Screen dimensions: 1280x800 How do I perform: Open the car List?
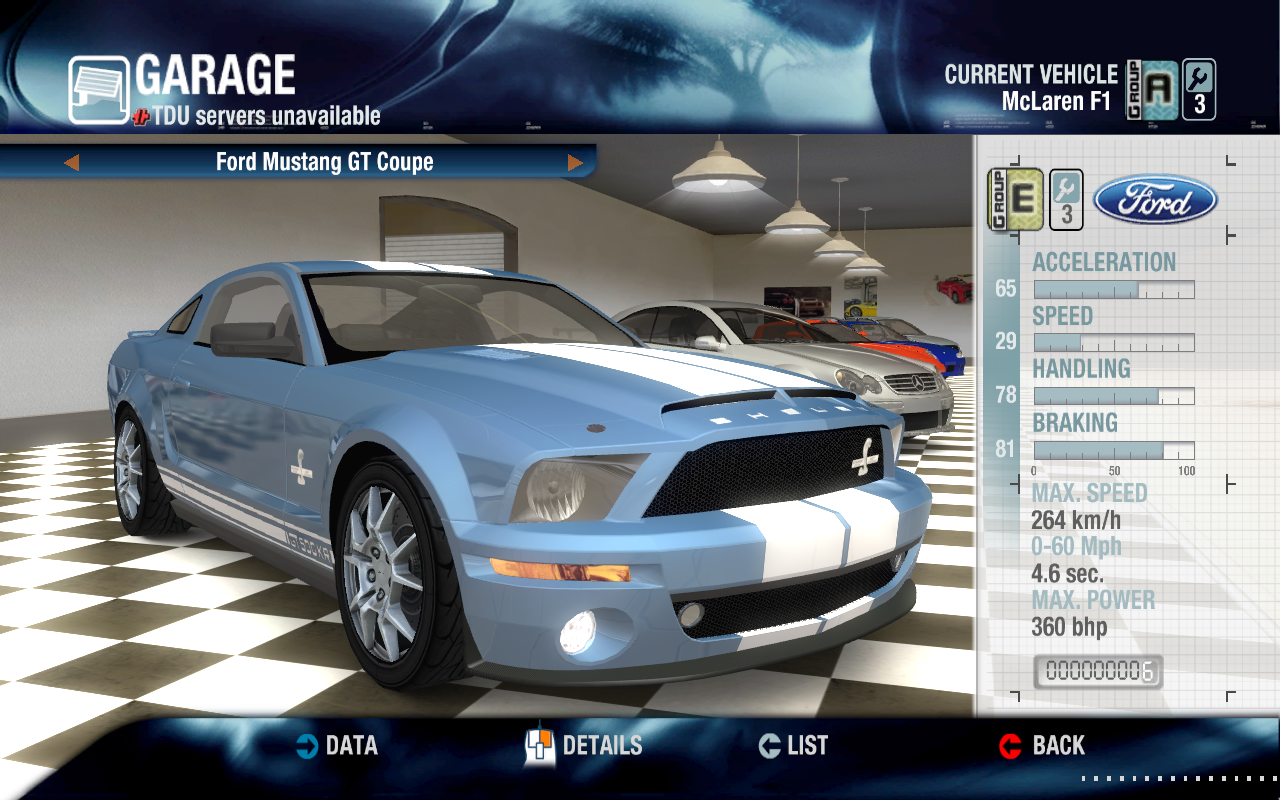793,745
